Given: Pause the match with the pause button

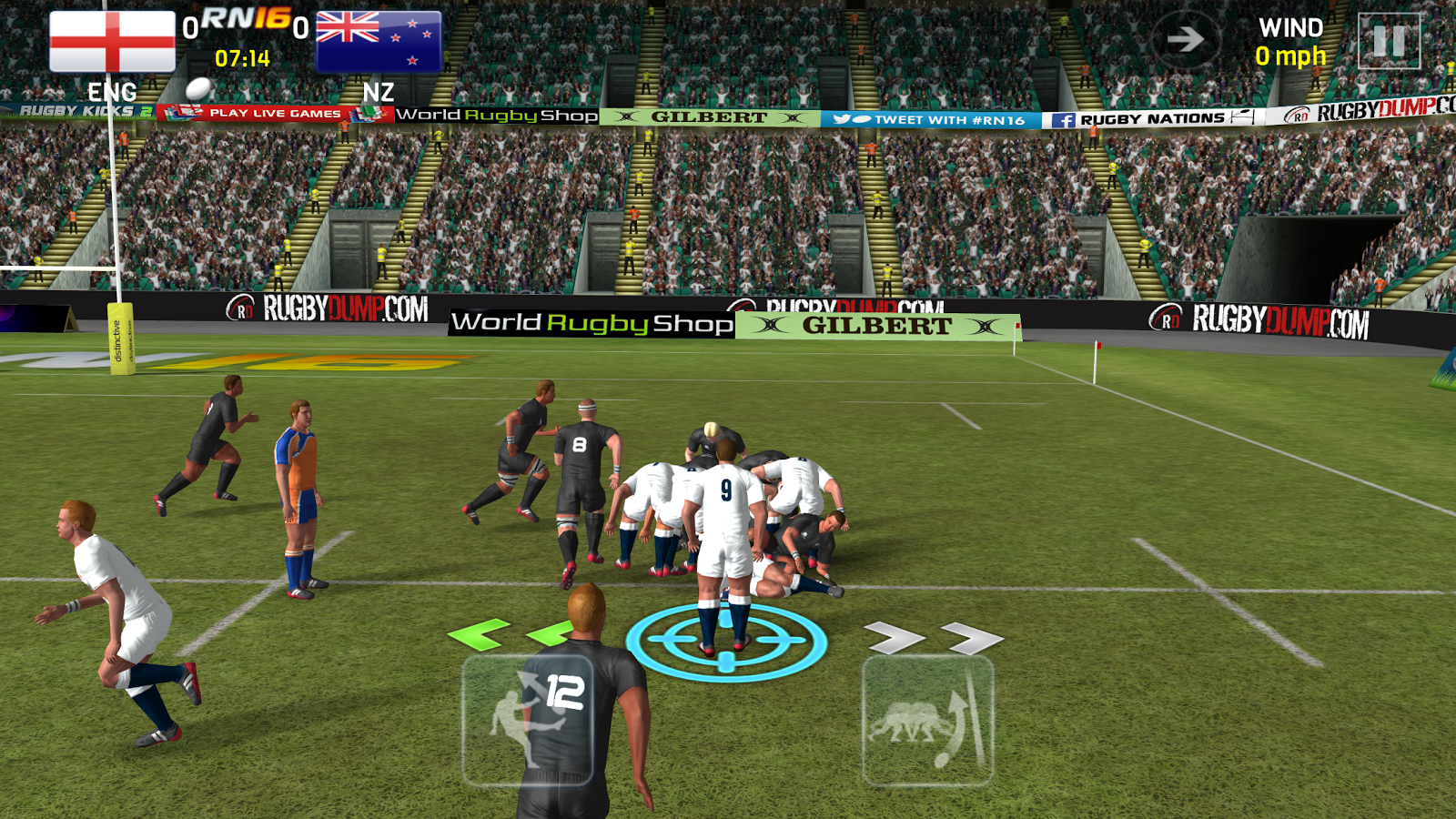Looking at the screenshot, I should coord(1389,41).
